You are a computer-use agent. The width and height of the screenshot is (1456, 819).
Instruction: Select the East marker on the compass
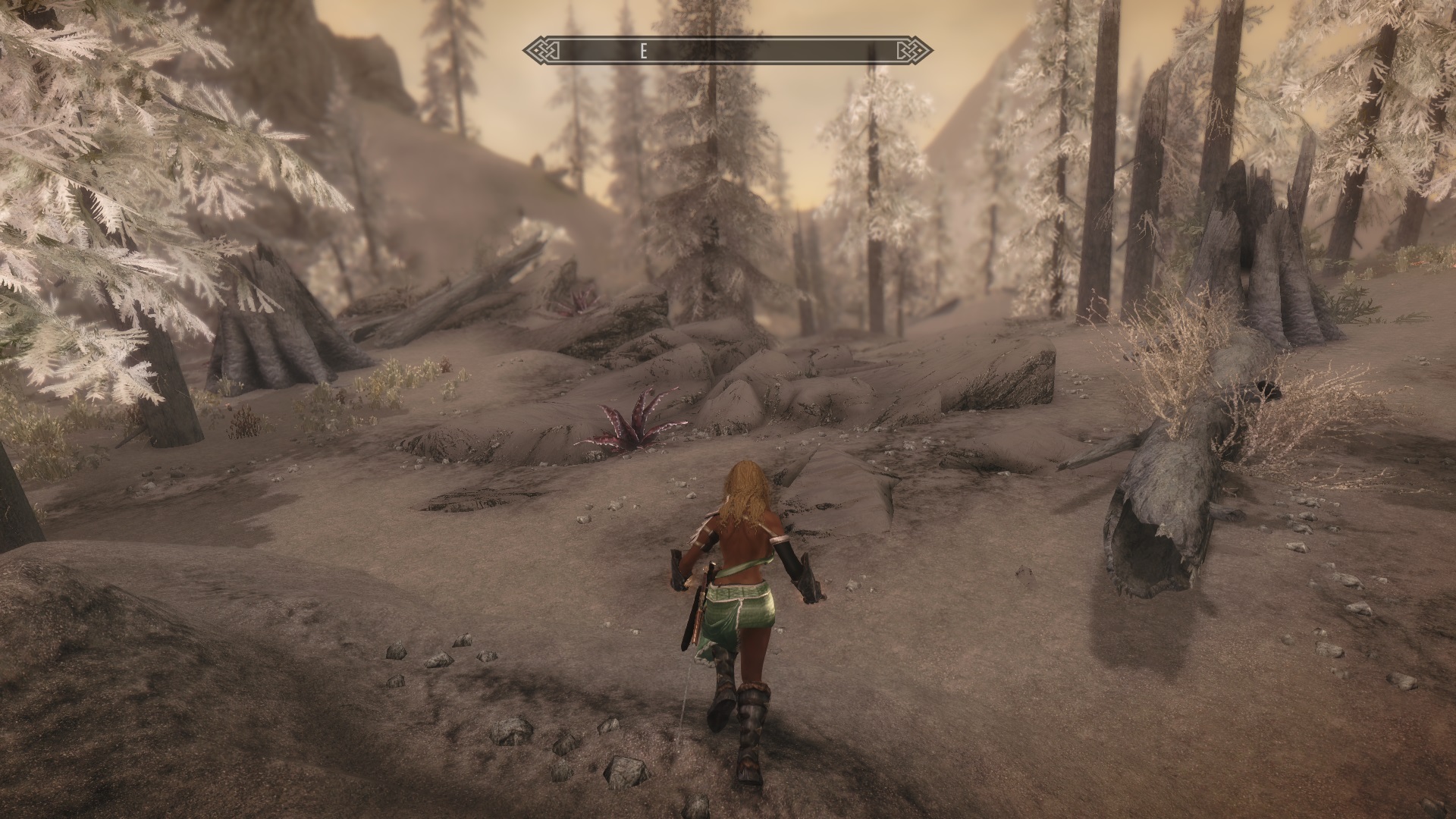(x=643, y=51)
